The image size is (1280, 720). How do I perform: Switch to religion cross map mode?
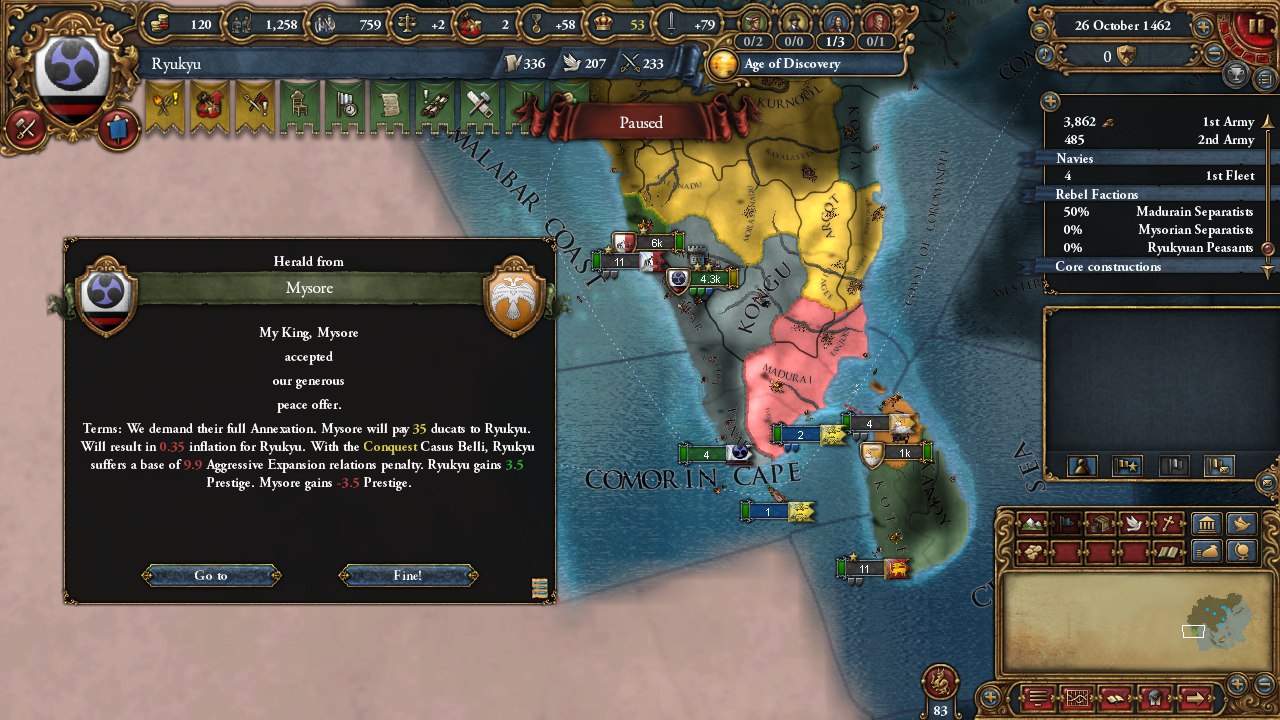pos(1167,523)
